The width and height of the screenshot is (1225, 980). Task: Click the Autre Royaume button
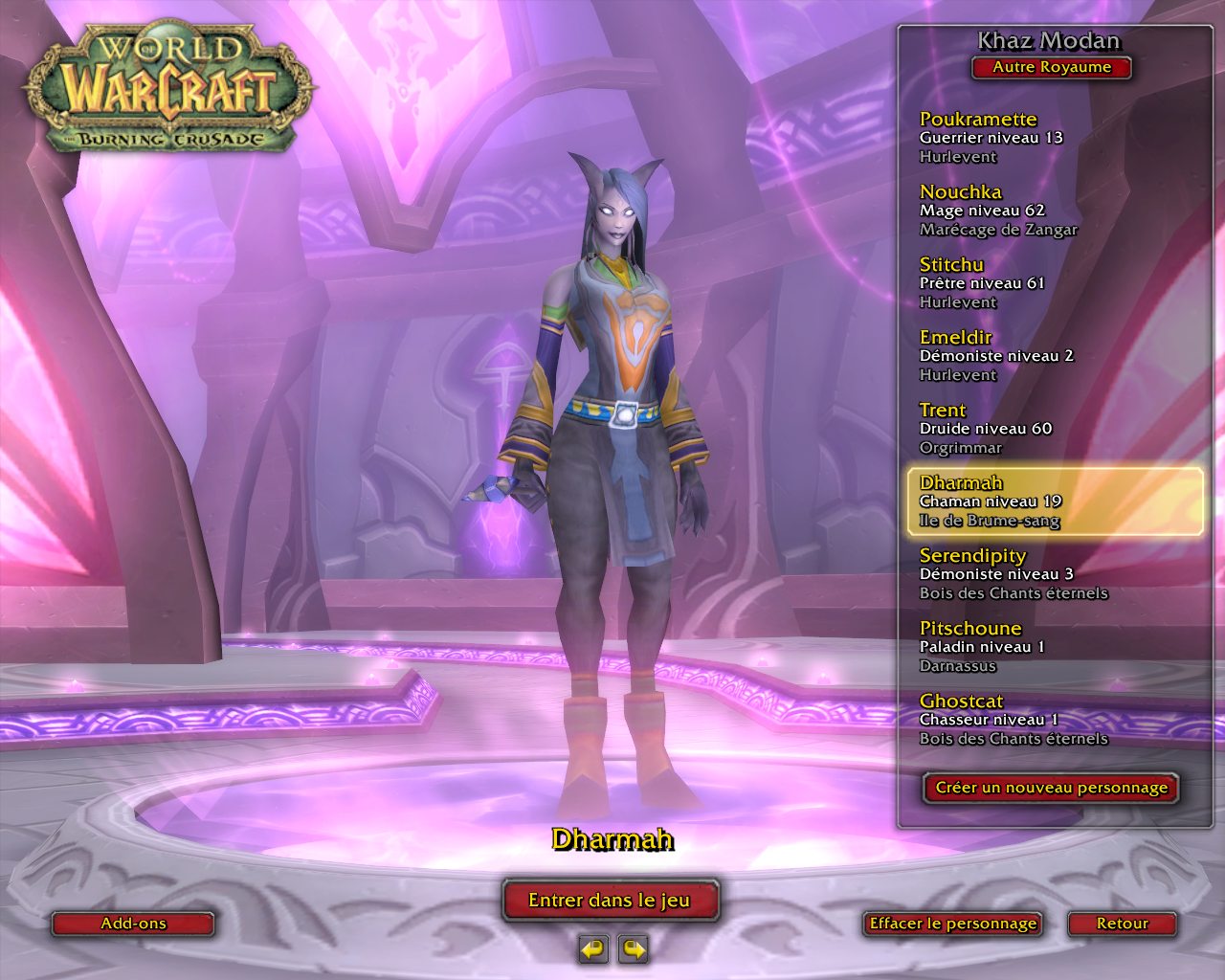[x=1051, y=67]
